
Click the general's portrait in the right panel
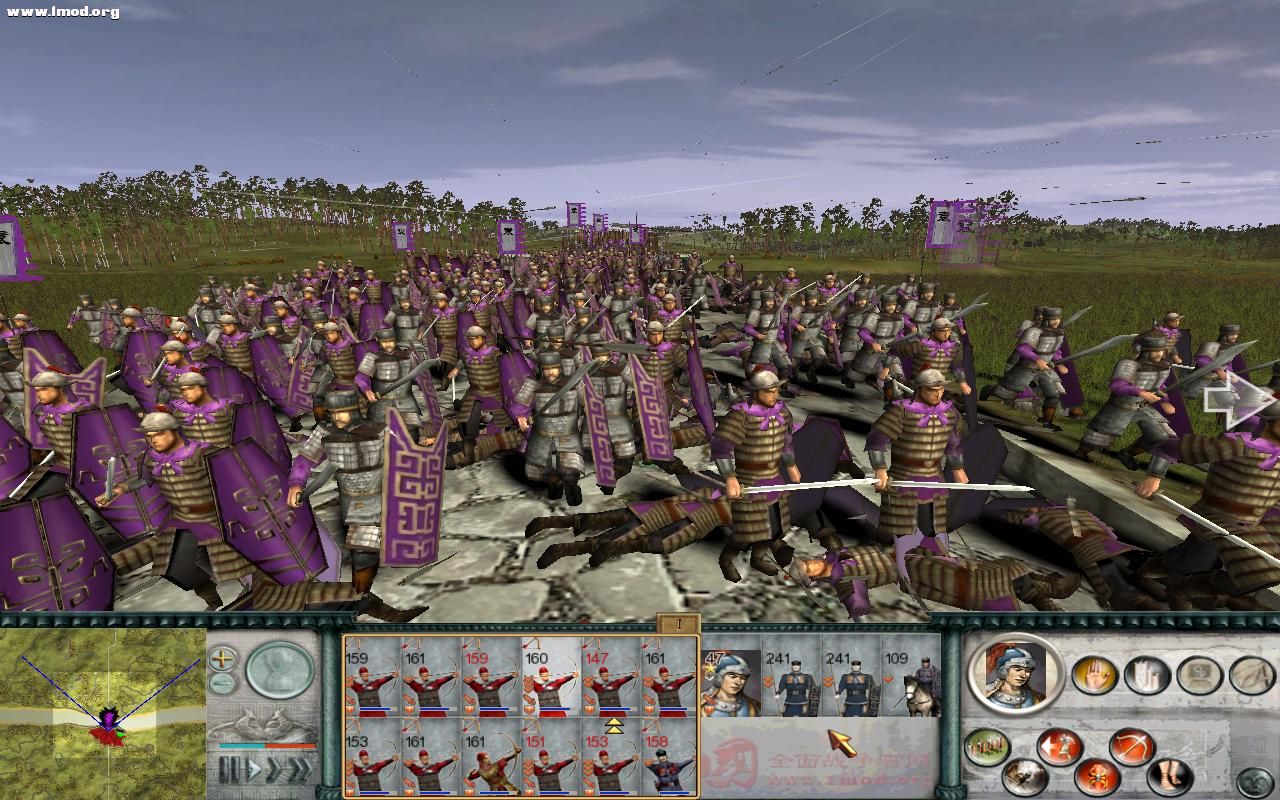(1012, 675)
